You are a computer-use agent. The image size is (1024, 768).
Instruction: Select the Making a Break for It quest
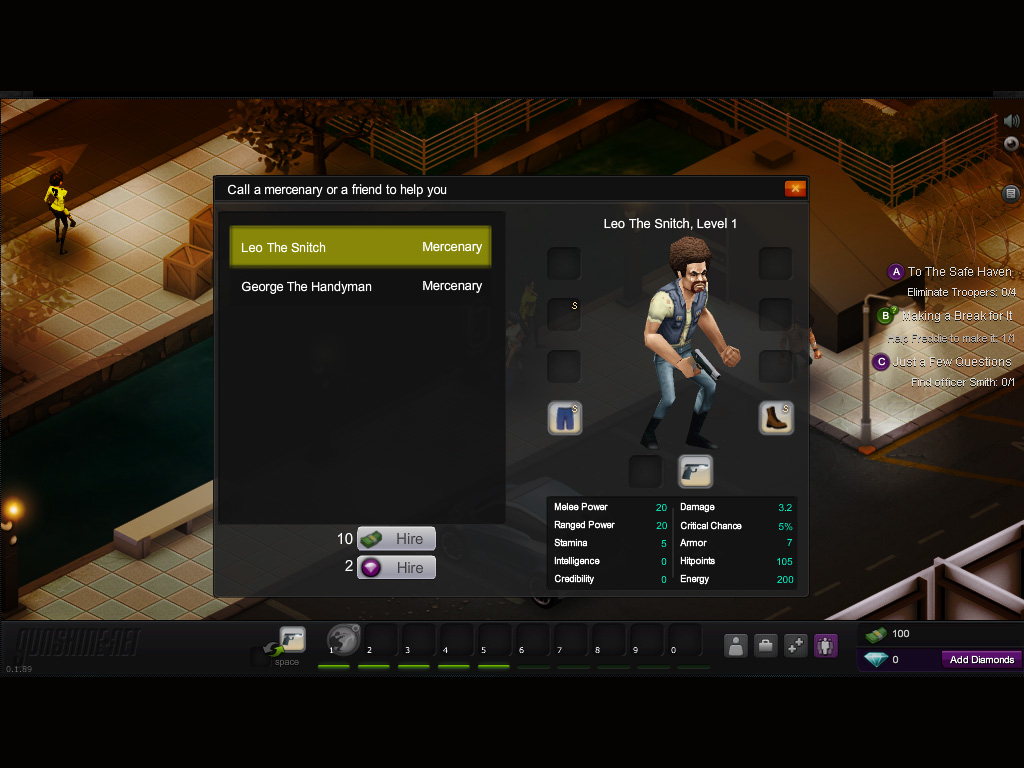click(956, 316)
